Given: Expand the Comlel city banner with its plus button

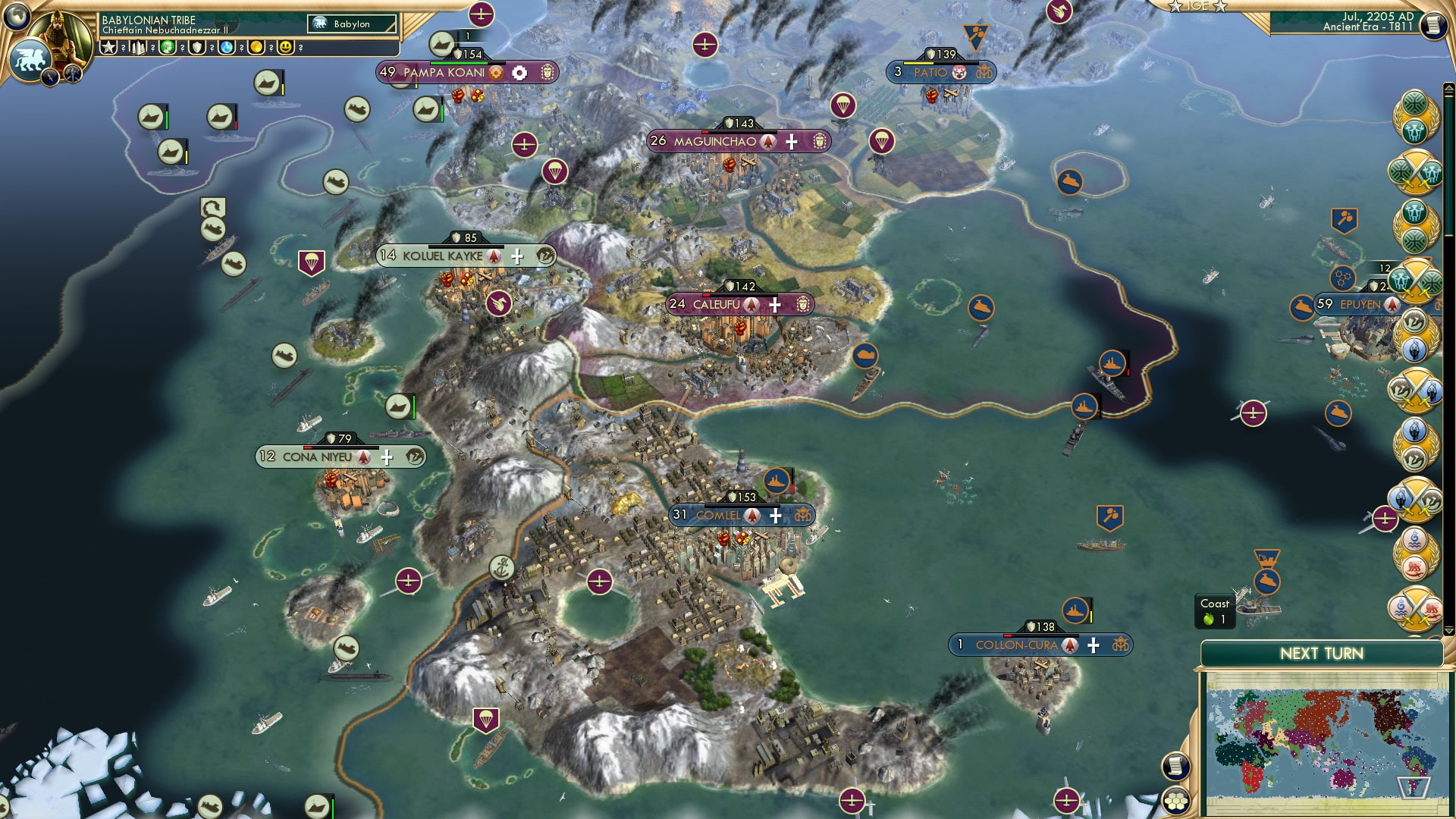Looking at the screenshot, I should tap(775, 515).
